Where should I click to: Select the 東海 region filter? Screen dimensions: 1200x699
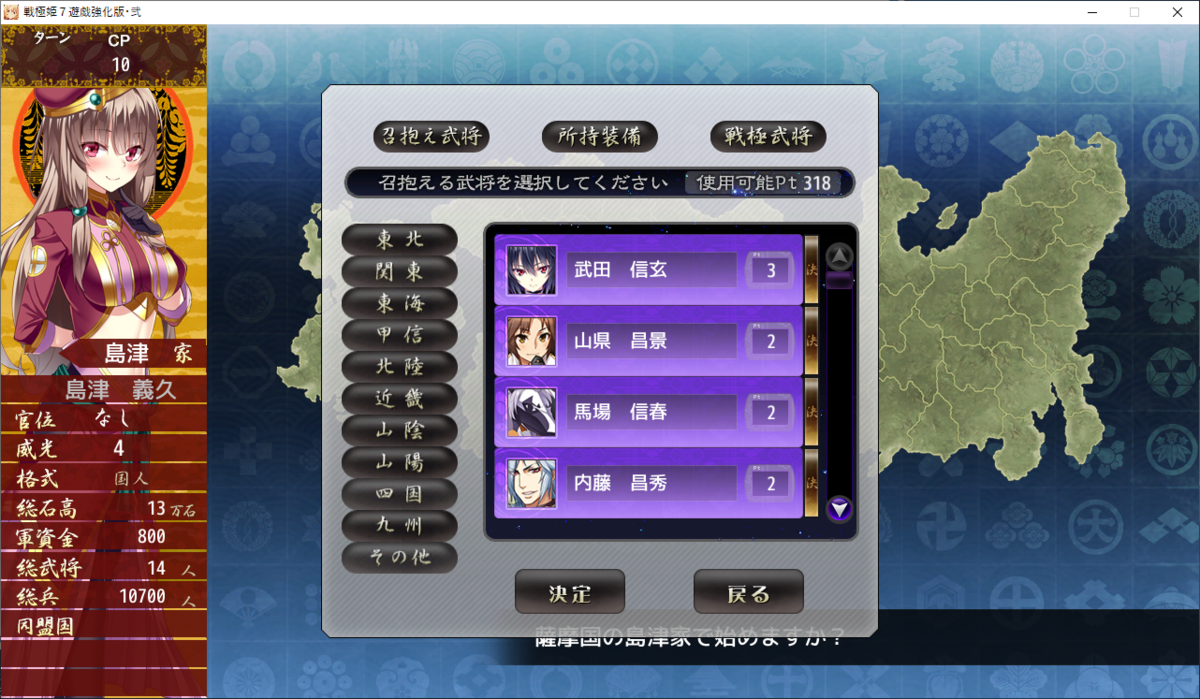point(400,303)
